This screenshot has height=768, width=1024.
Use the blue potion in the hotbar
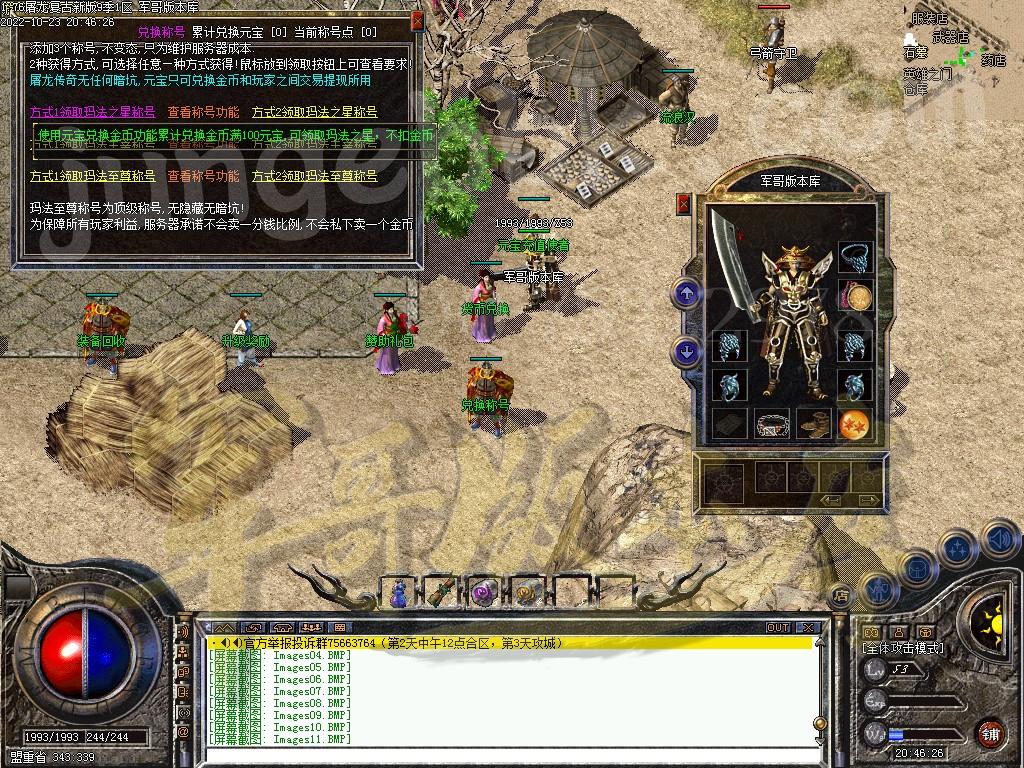399,593
